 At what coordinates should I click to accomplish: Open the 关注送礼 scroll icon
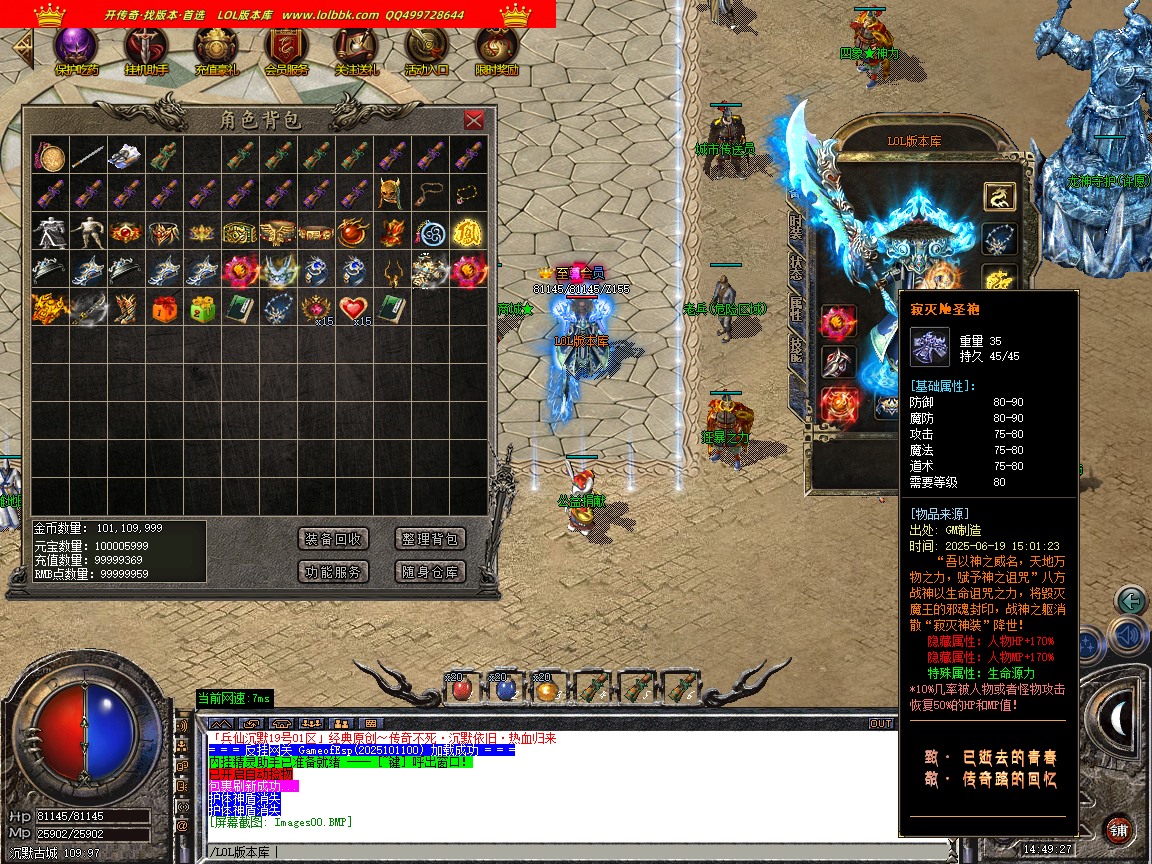(x=356, y=47)
